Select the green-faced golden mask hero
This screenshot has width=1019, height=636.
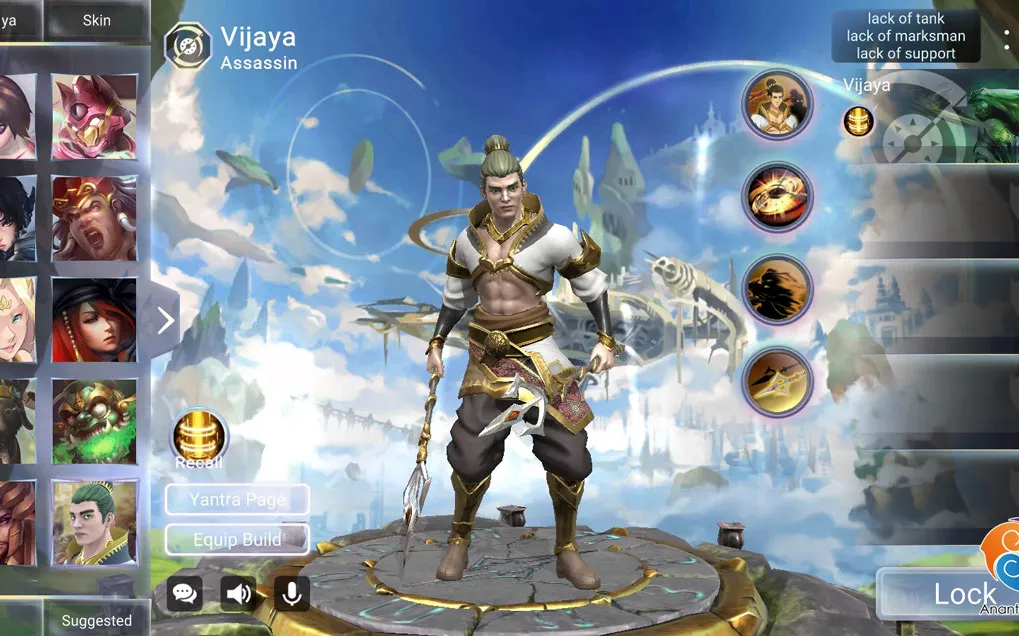[94, 421]
